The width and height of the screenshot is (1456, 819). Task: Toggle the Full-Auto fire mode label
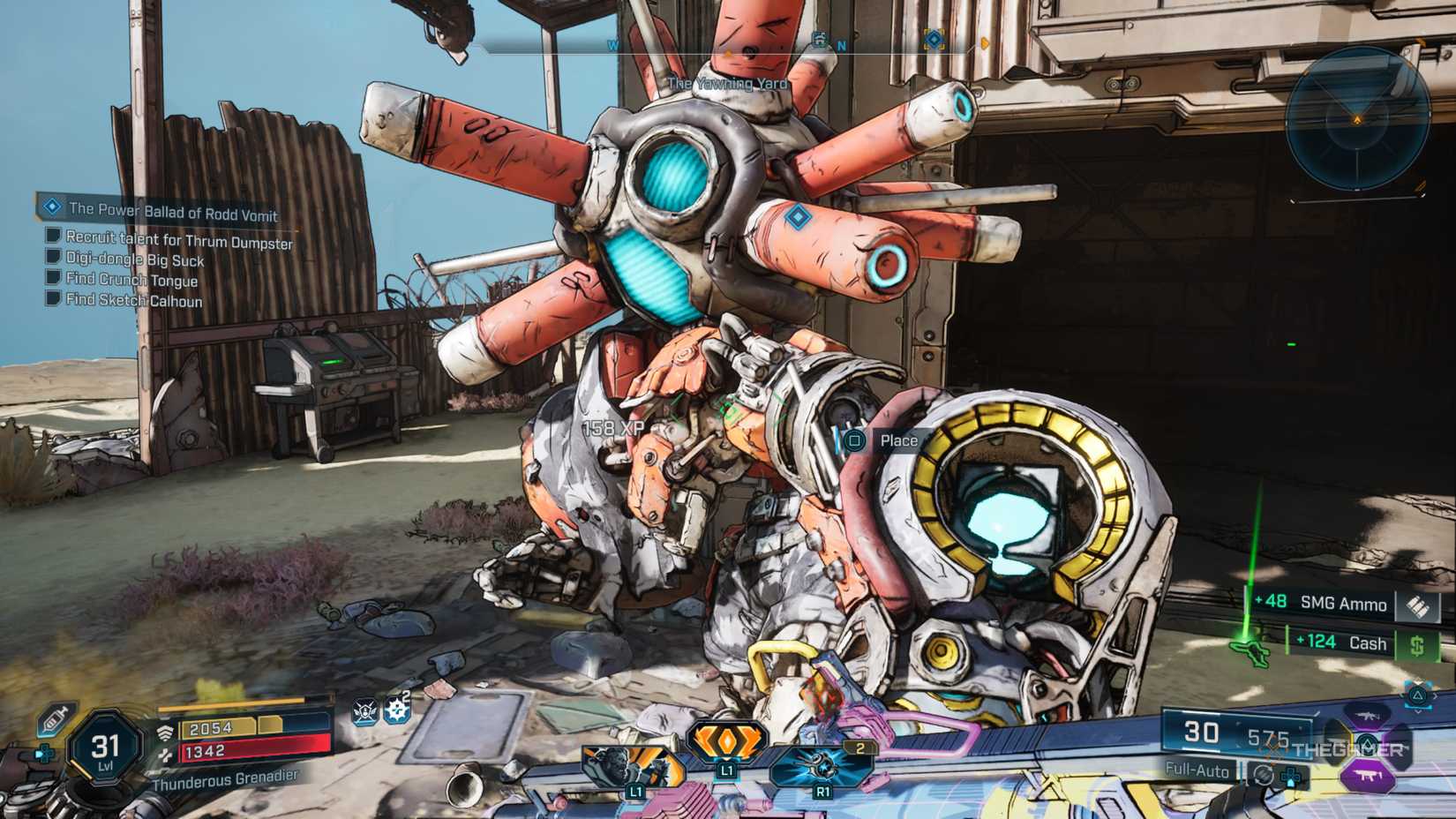pos(1197,770)
